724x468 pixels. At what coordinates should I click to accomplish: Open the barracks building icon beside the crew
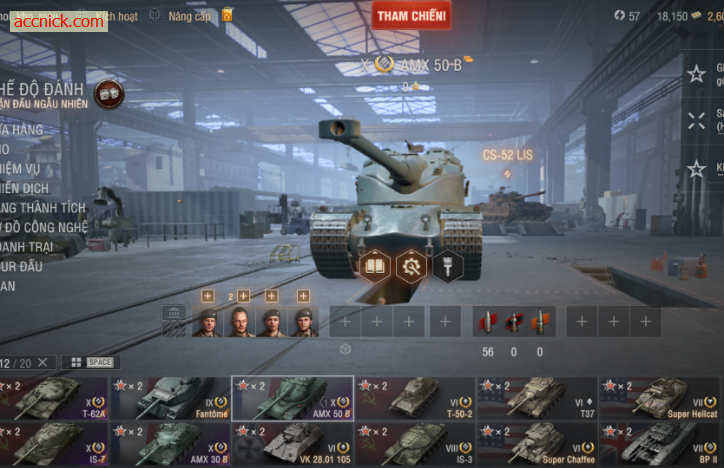[174, 321]
